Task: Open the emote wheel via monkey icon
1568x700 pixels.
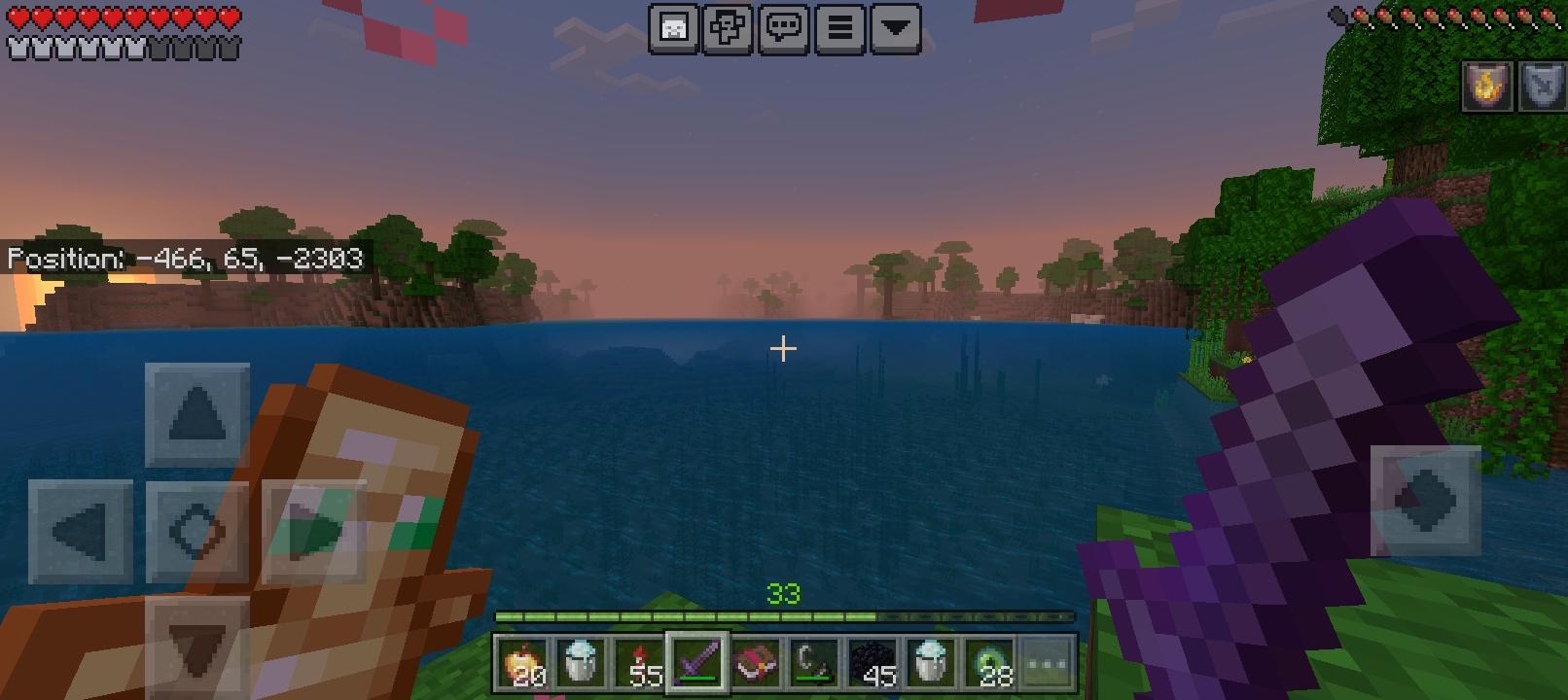Action: coord(728,28)
